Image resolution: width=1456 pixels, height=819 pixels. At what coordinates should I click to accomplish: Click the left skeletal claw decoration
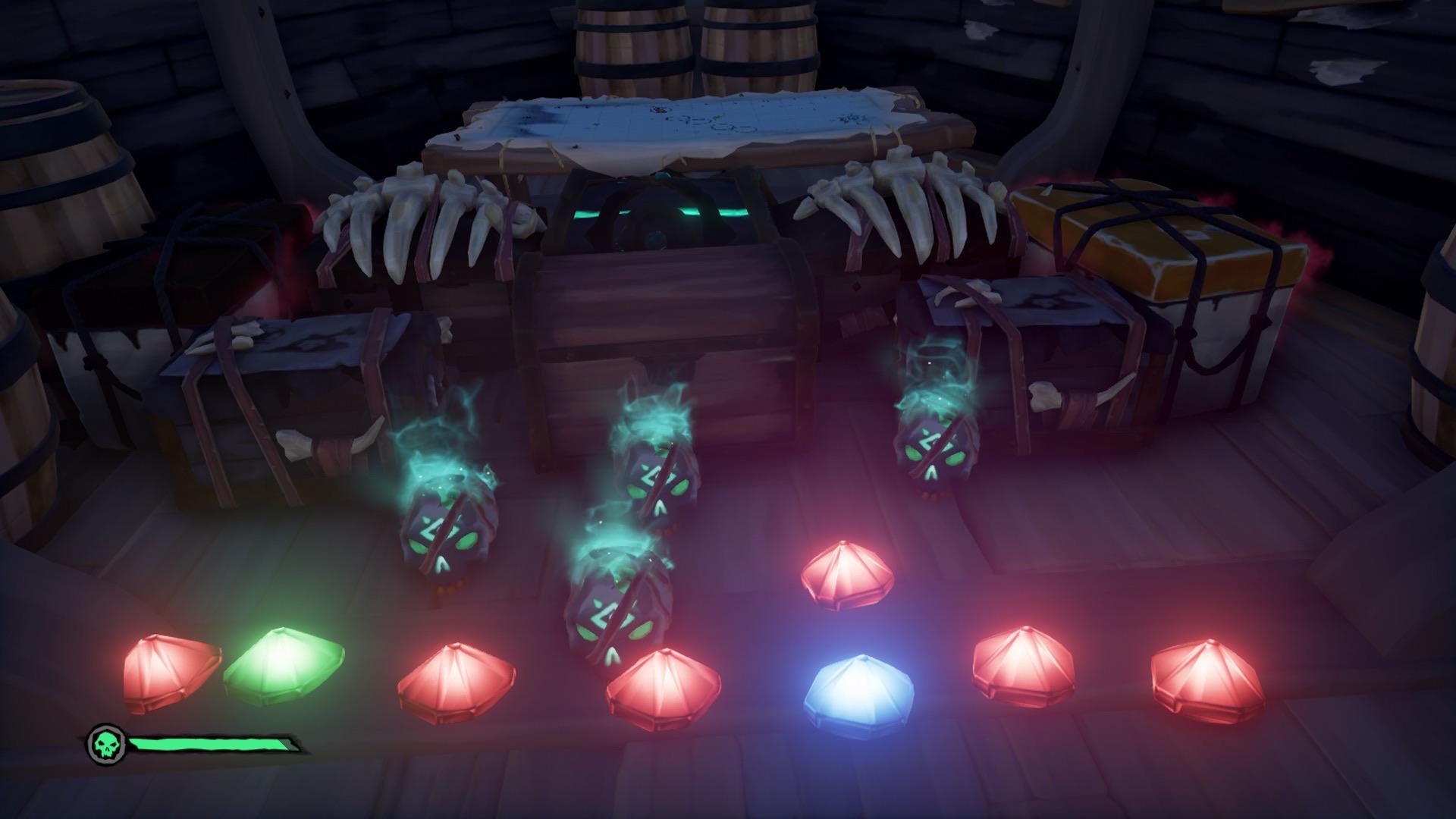pos(425,220)
